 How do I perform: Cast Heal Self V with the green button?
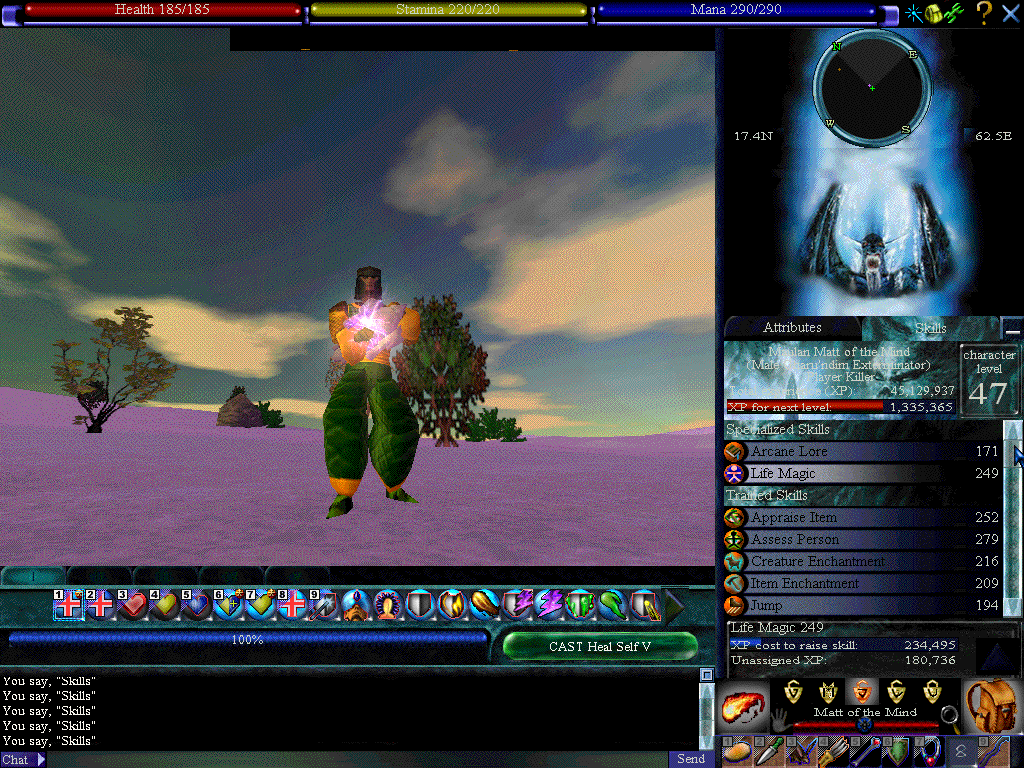(x=599, y=646)
